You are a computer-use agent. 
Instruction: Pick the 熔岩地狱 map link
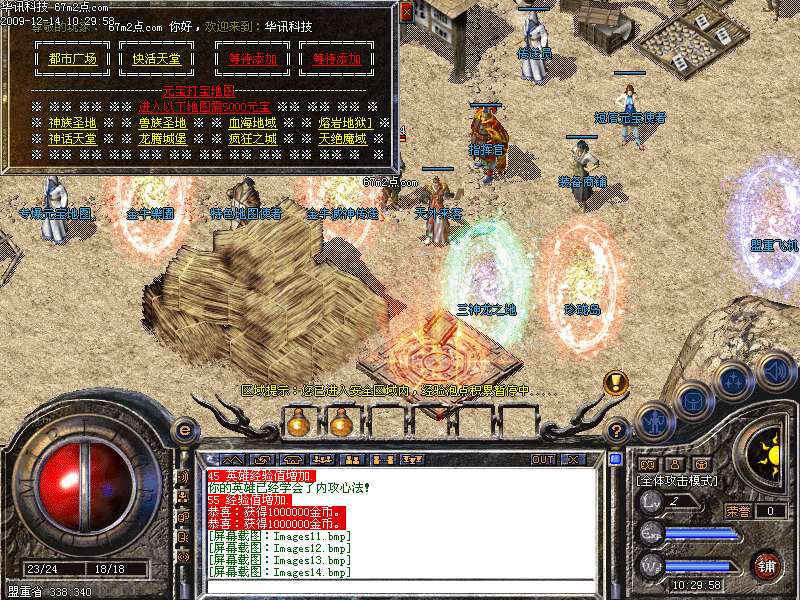(345, 123)
